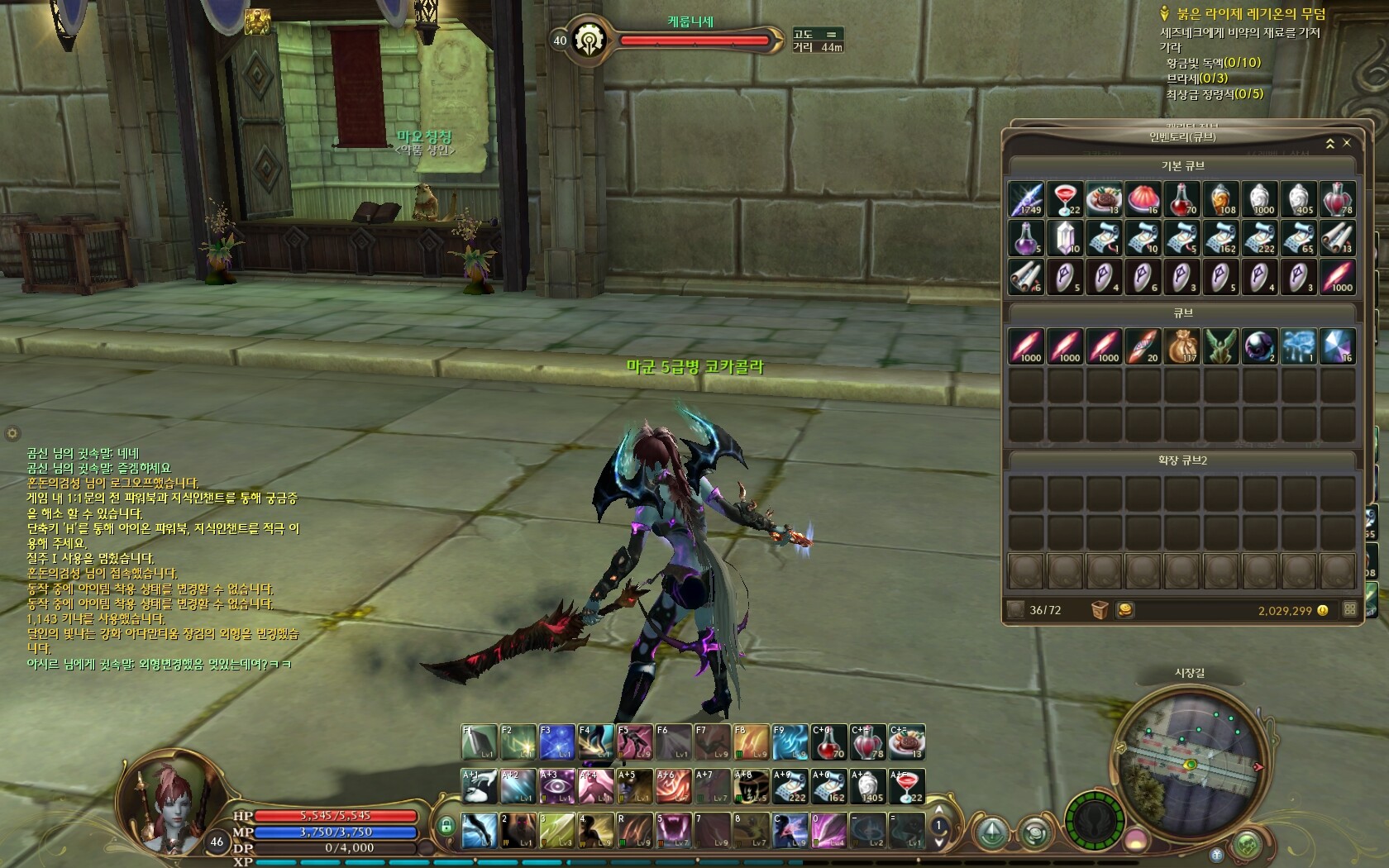Select the gold pouch item with count 117
The image size is (1389, 868).
(1181, 346)
